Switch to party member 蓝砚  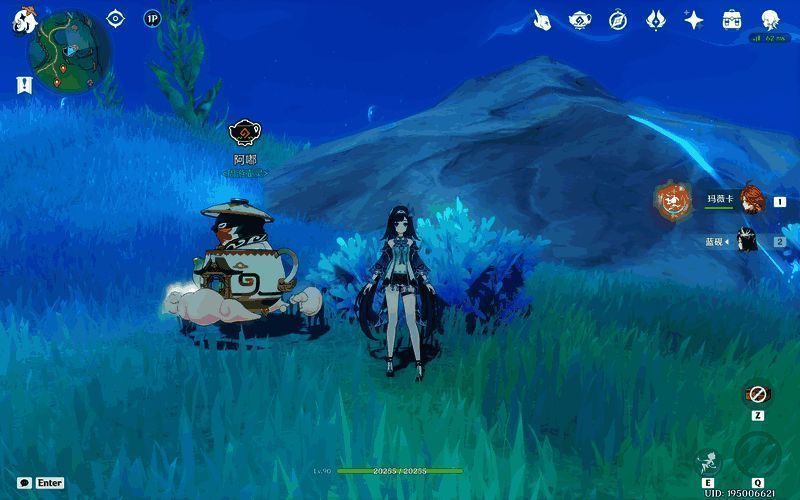pos(747,240)
